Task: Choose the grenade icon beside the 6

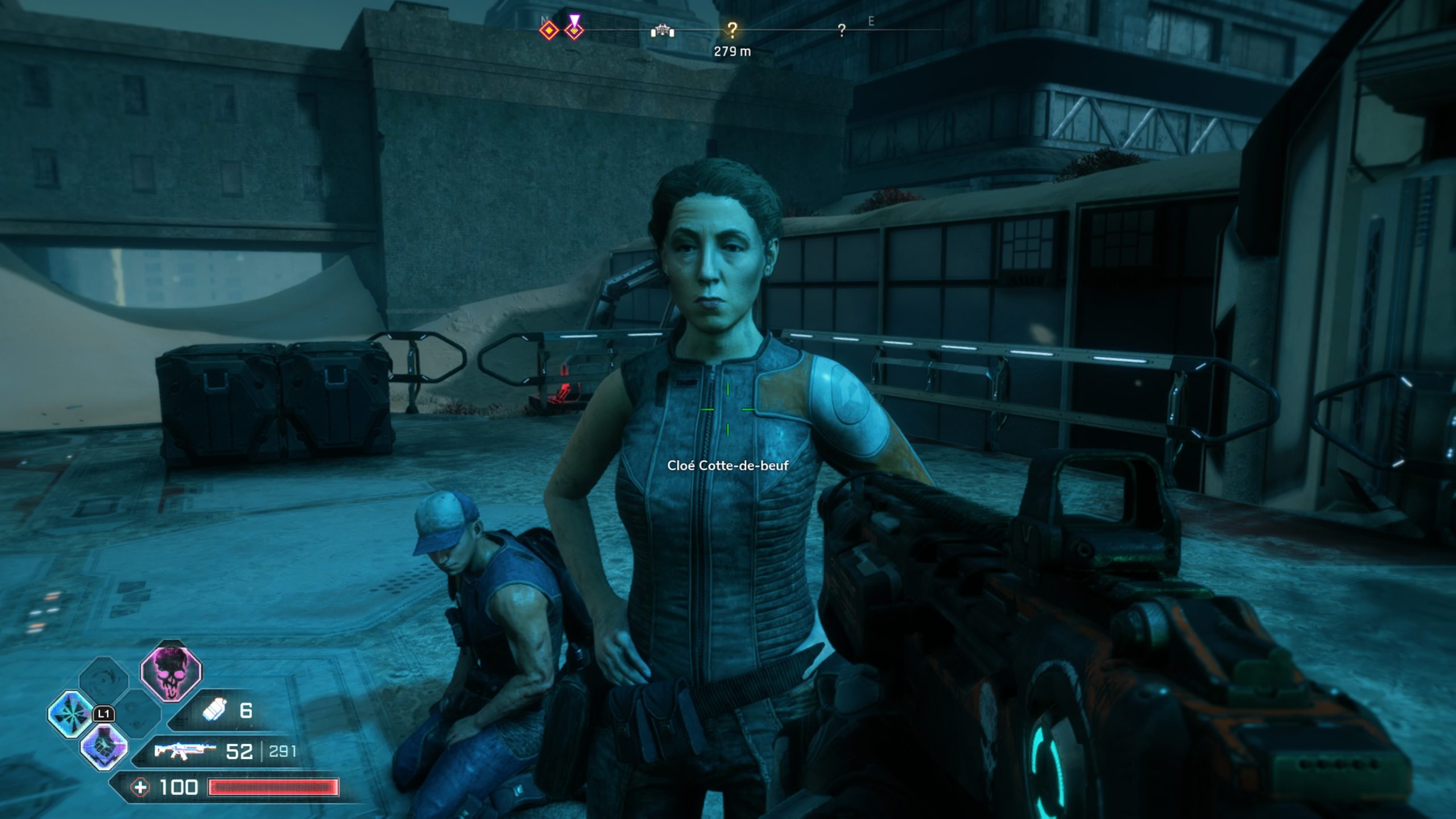Action: [x=214, y=711]
